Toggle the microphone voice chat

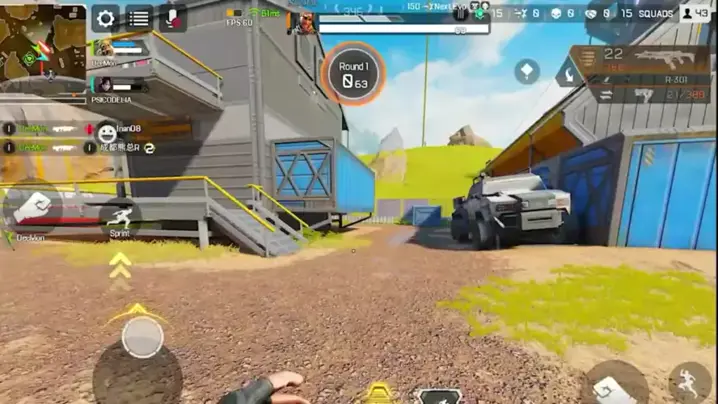coord(173,18)
